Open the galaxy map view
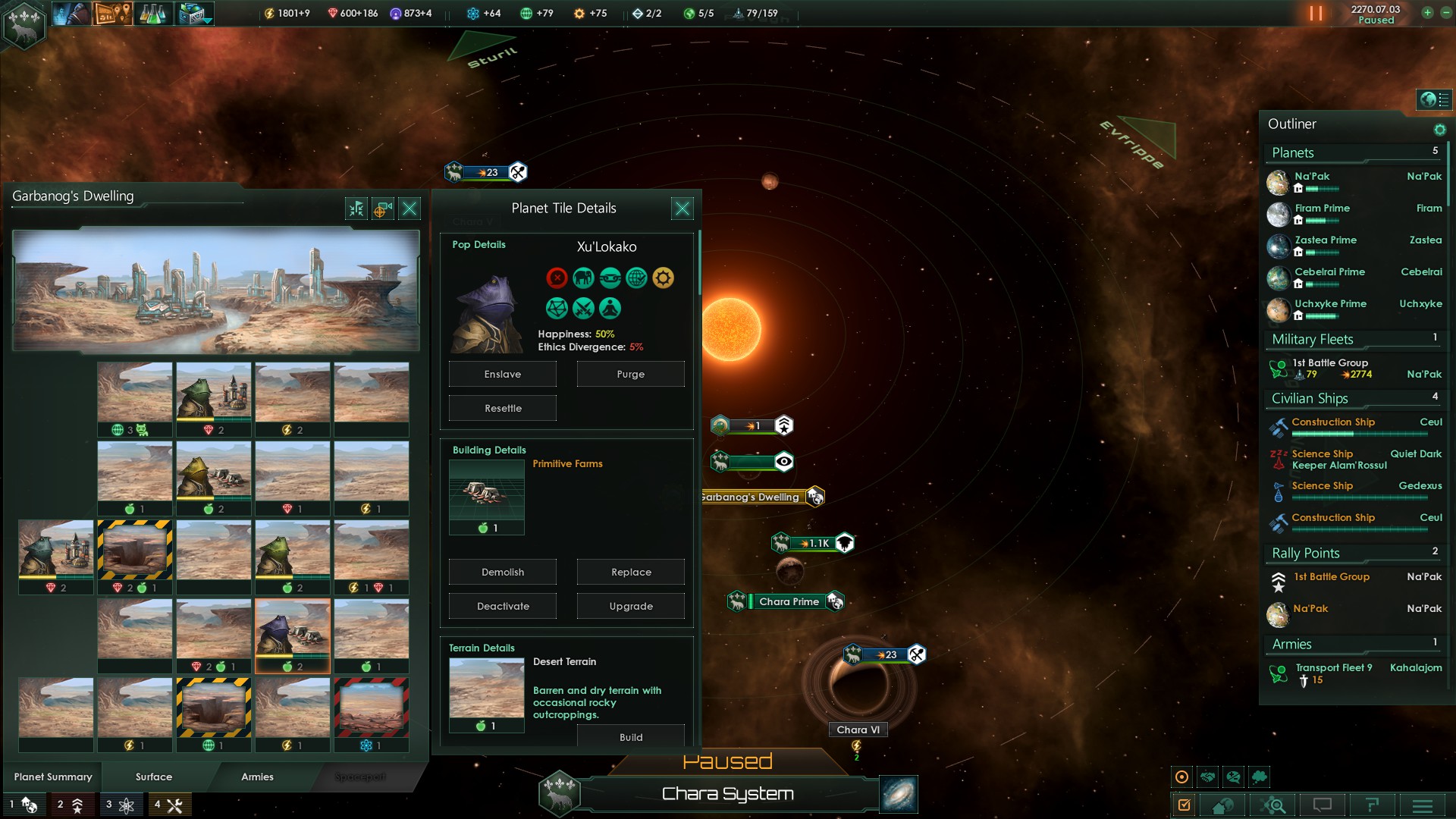The image size is (1456, 819). coord(899,794)
